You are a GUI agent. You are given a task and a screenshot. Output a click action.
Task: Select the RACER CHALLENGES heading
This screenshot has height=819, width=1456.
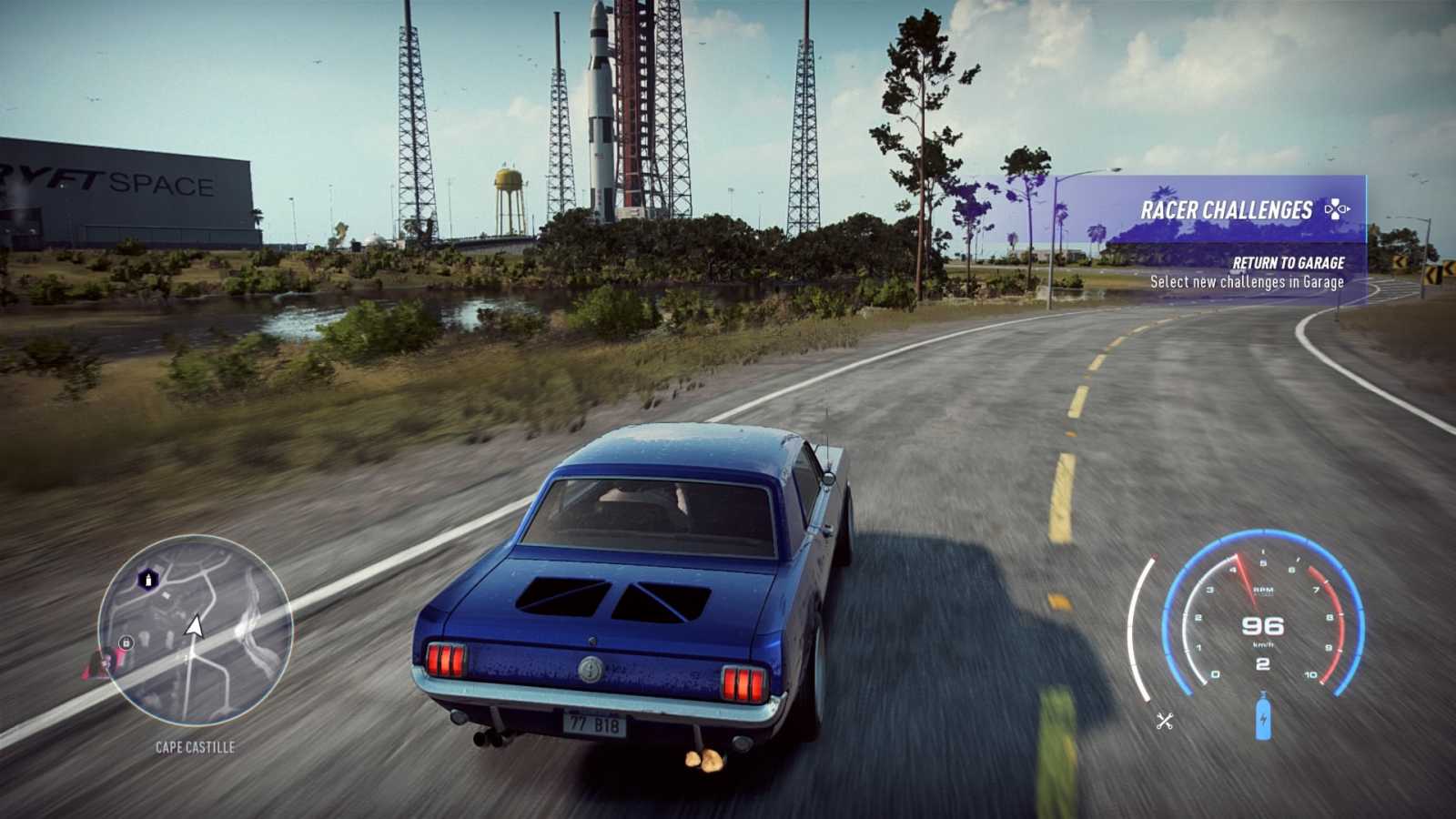point(1228,208)
